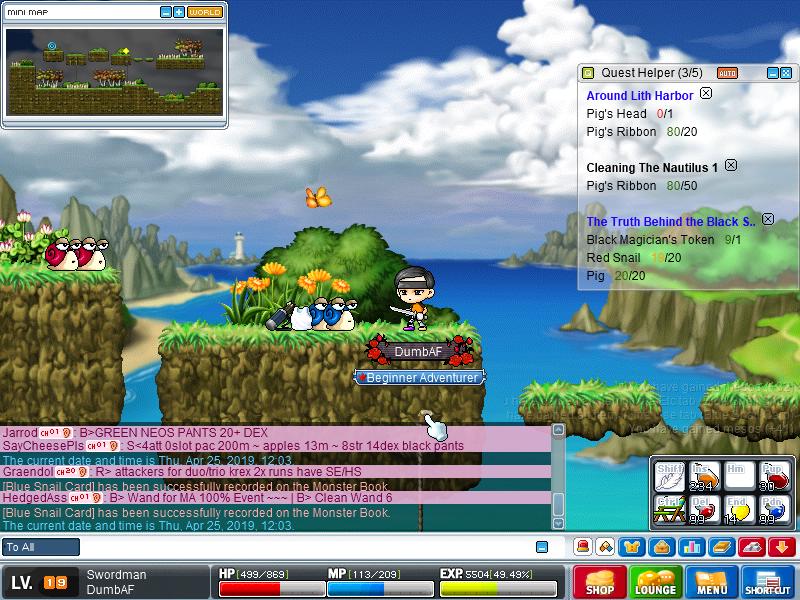Remove Around Lith Harbor from Quest Helper
The image size is (800, 600).
pyautogui.click(x=706, y=93)
